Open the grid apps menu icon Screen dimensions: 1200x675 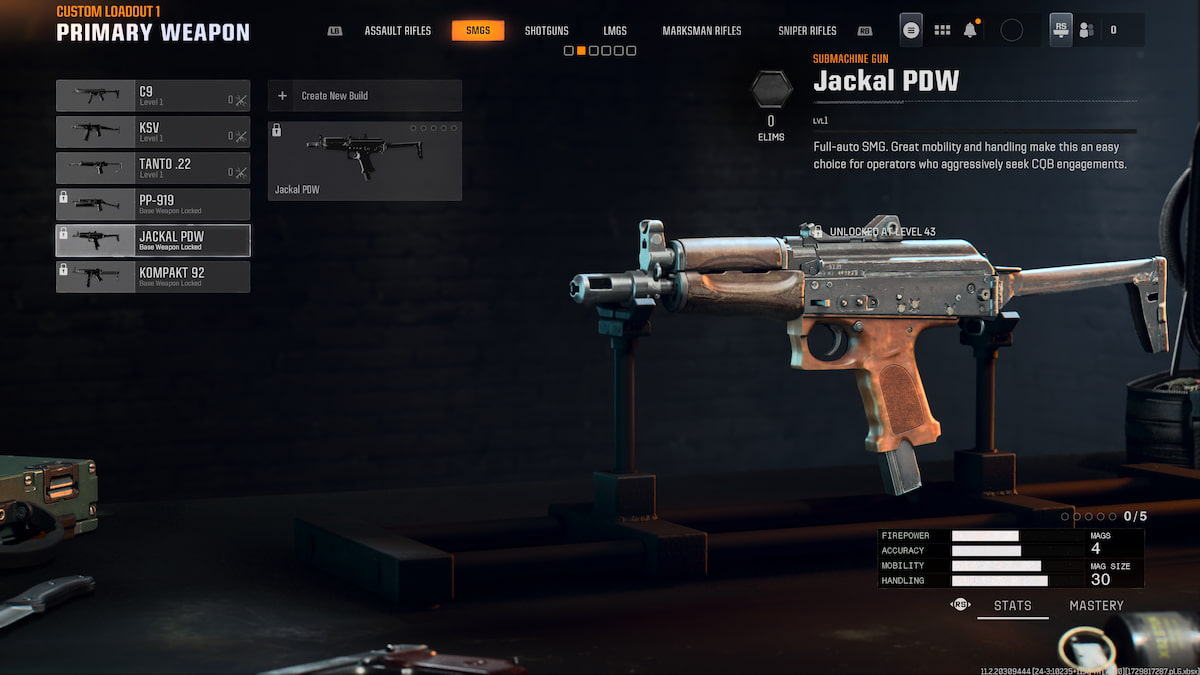coord(942,30)
